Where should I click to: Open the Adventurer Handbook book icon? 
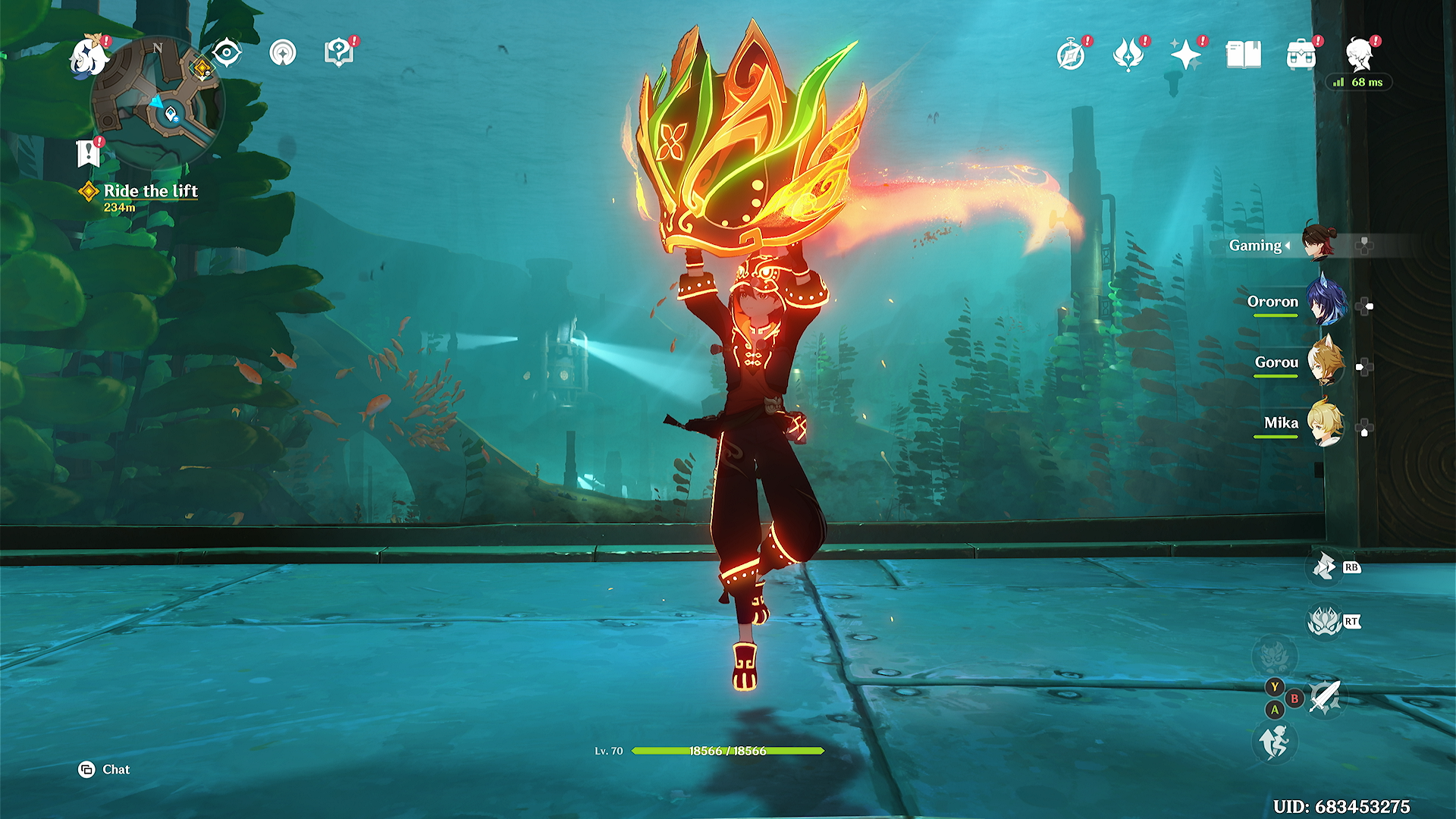point(1243,55)
